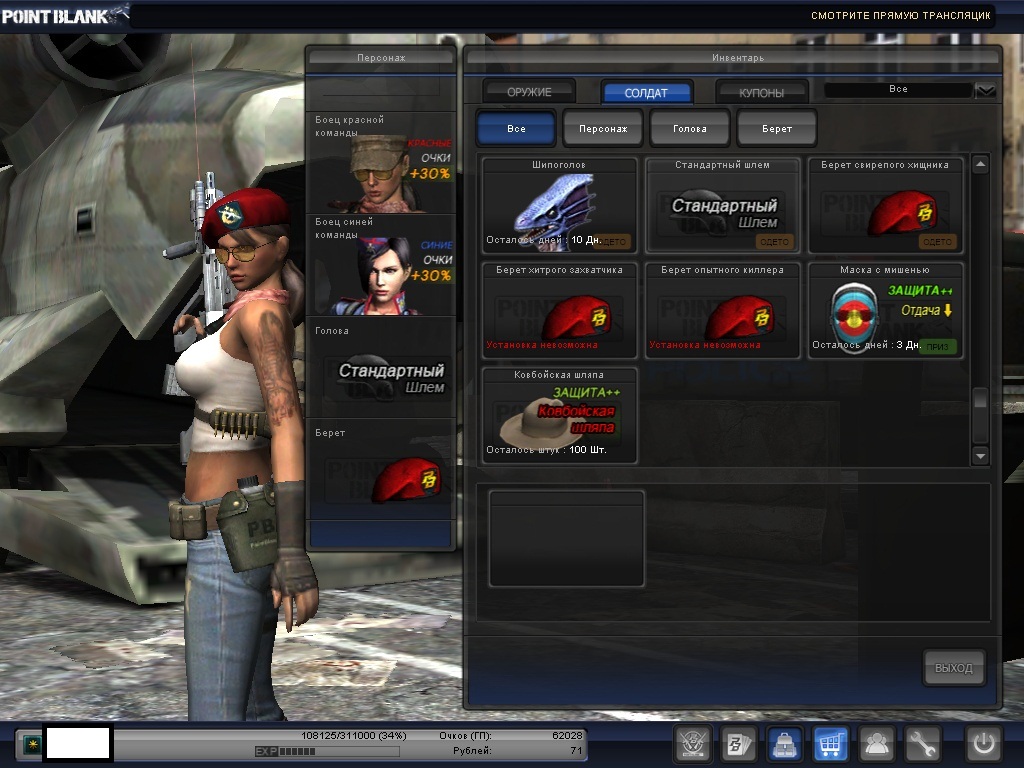Switch to the ОРУЖИЕ weapons tab
This screenshot has width=1024, height=768.
coord(529,92)
